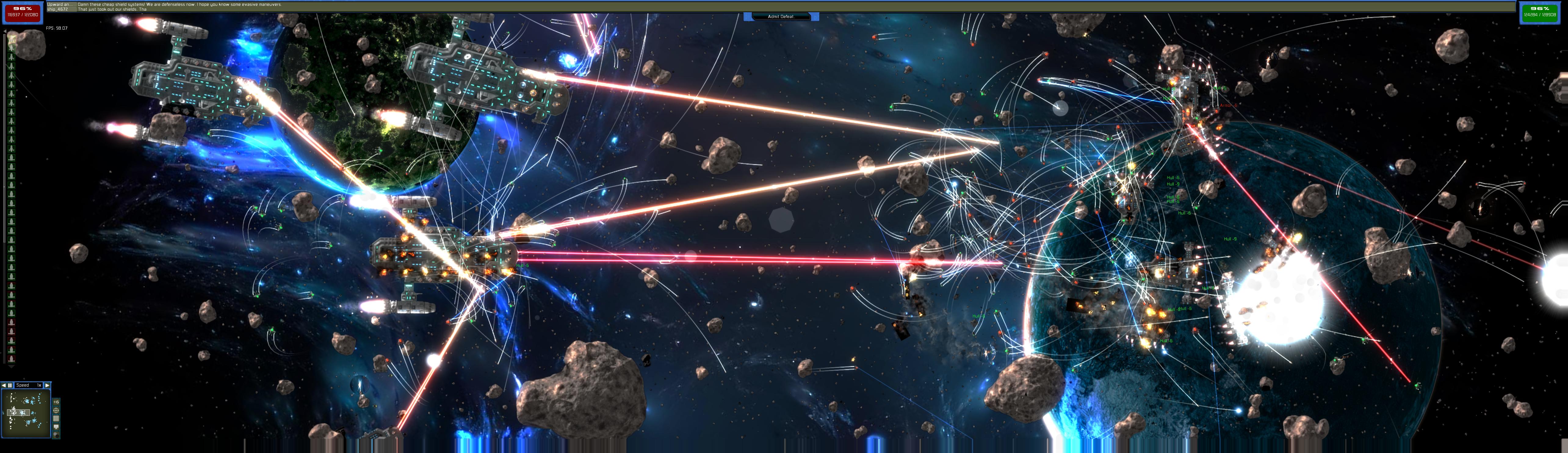Toggle the grid icon button

coord(56,419)
